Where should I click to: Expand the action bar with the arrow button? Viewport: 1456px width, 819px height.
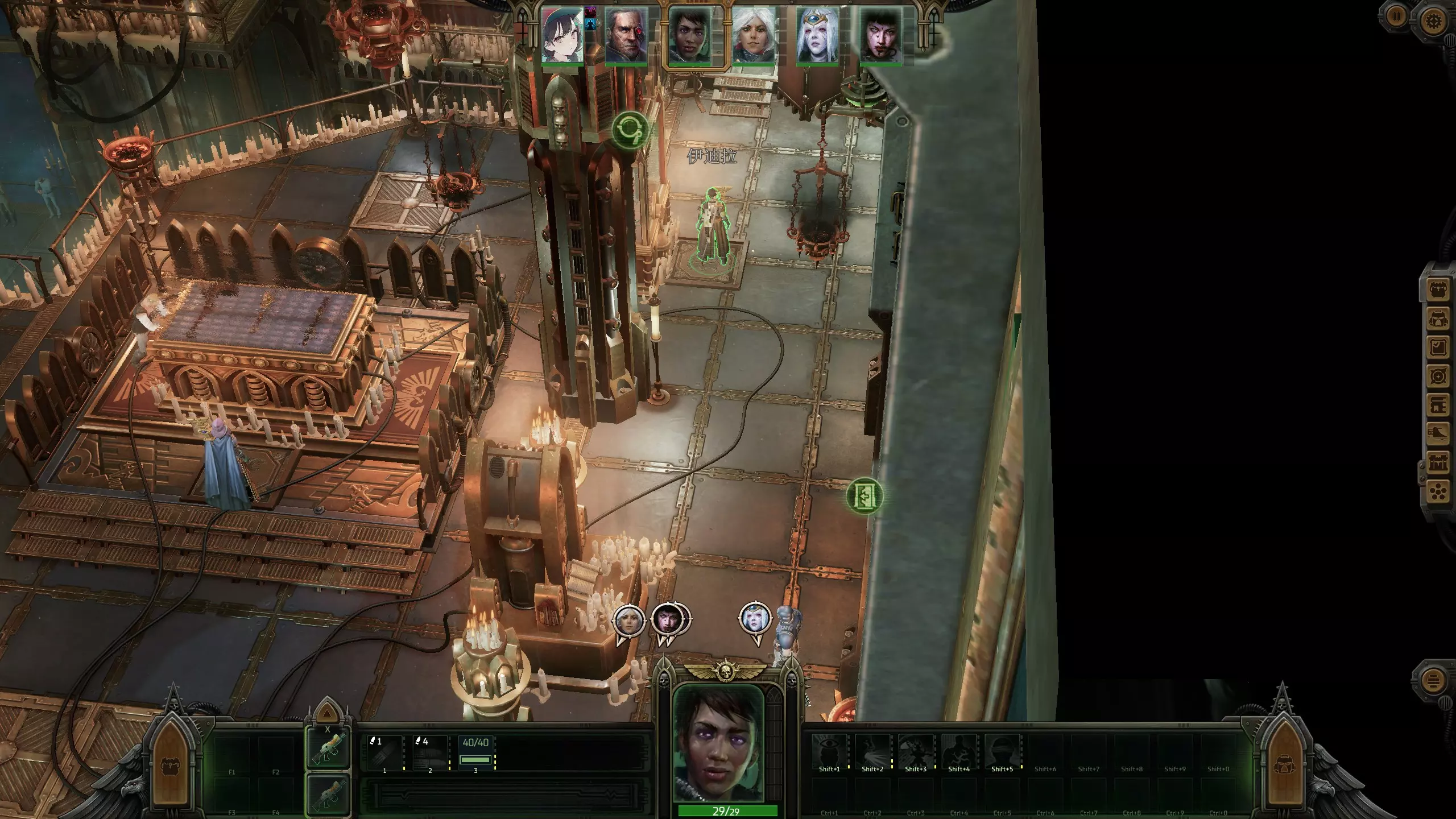[326, 714]
